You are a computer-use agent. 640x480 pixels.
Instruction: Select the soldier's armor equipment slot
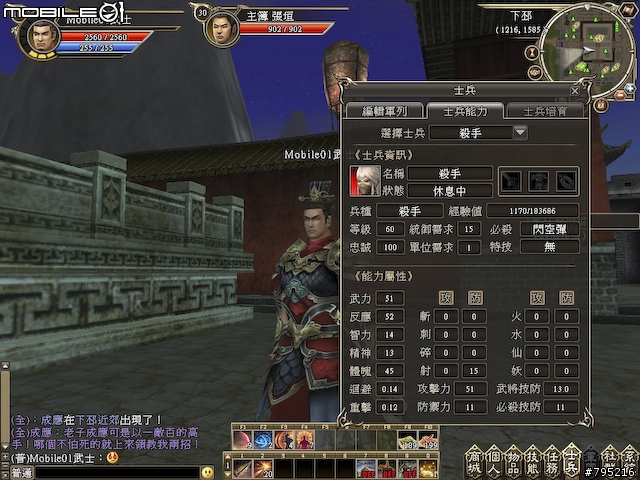539,181
